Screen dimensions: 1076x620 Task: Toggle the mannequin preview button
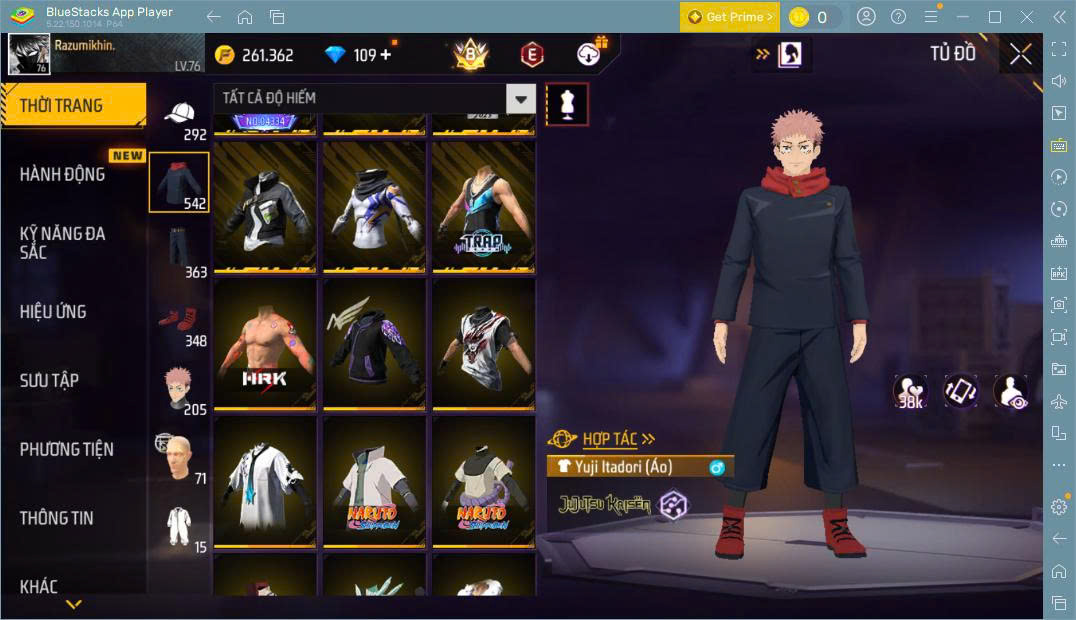pos(567,104)
